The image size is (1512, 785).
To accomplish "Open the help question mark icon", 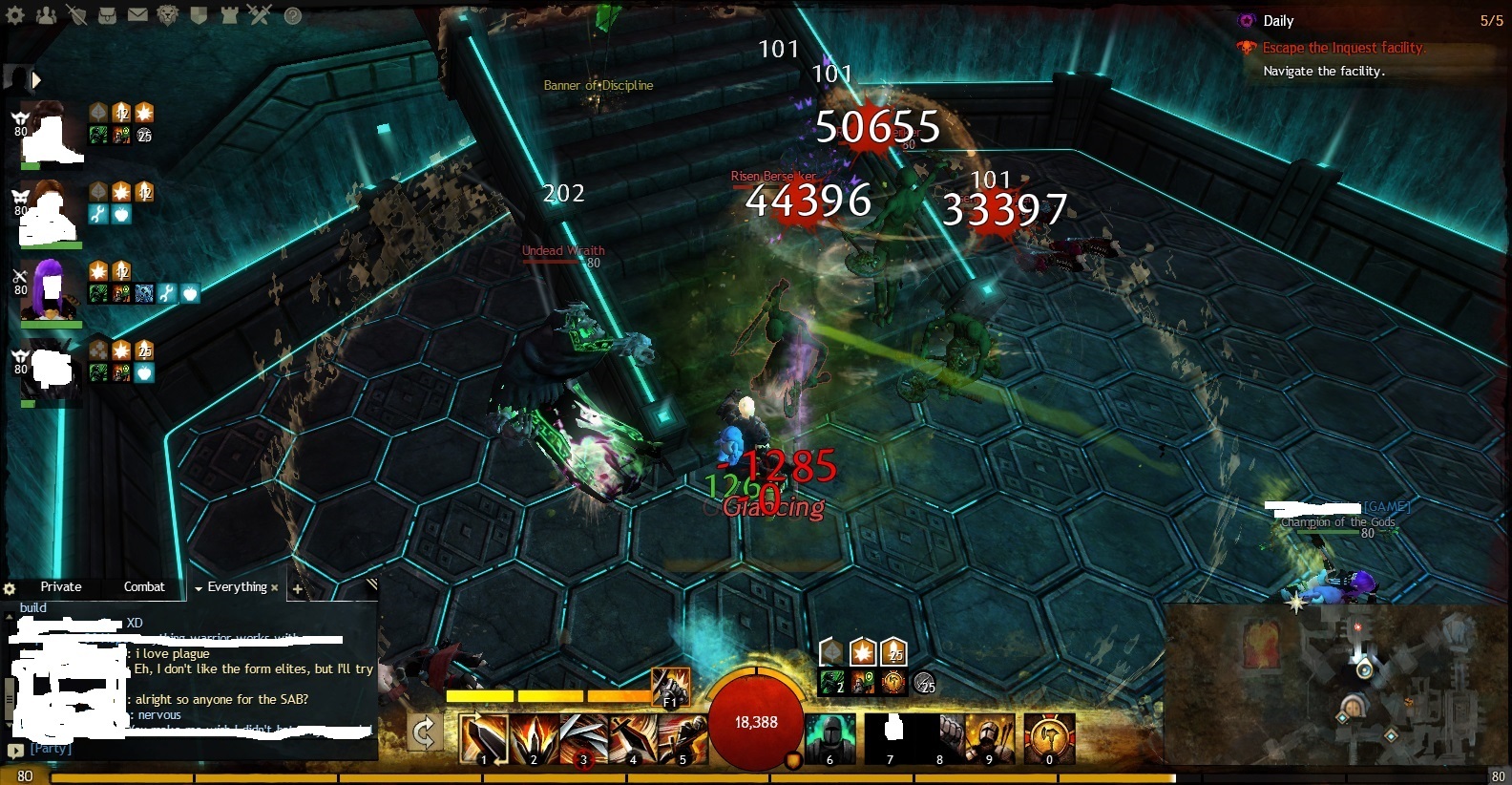I will (x=293, y=15).
